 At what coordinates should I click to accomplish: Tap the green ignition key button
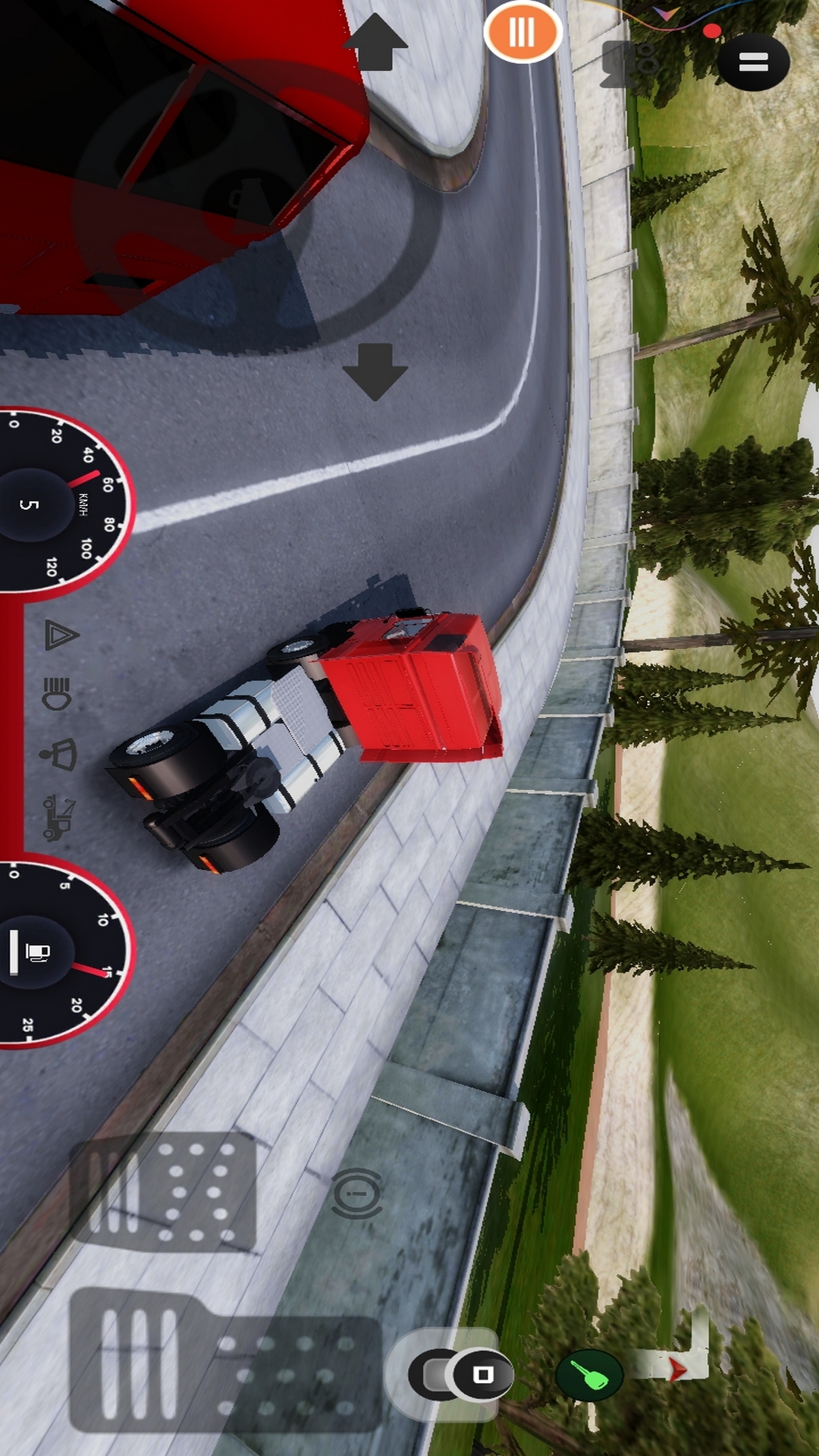pos(590,1374)
